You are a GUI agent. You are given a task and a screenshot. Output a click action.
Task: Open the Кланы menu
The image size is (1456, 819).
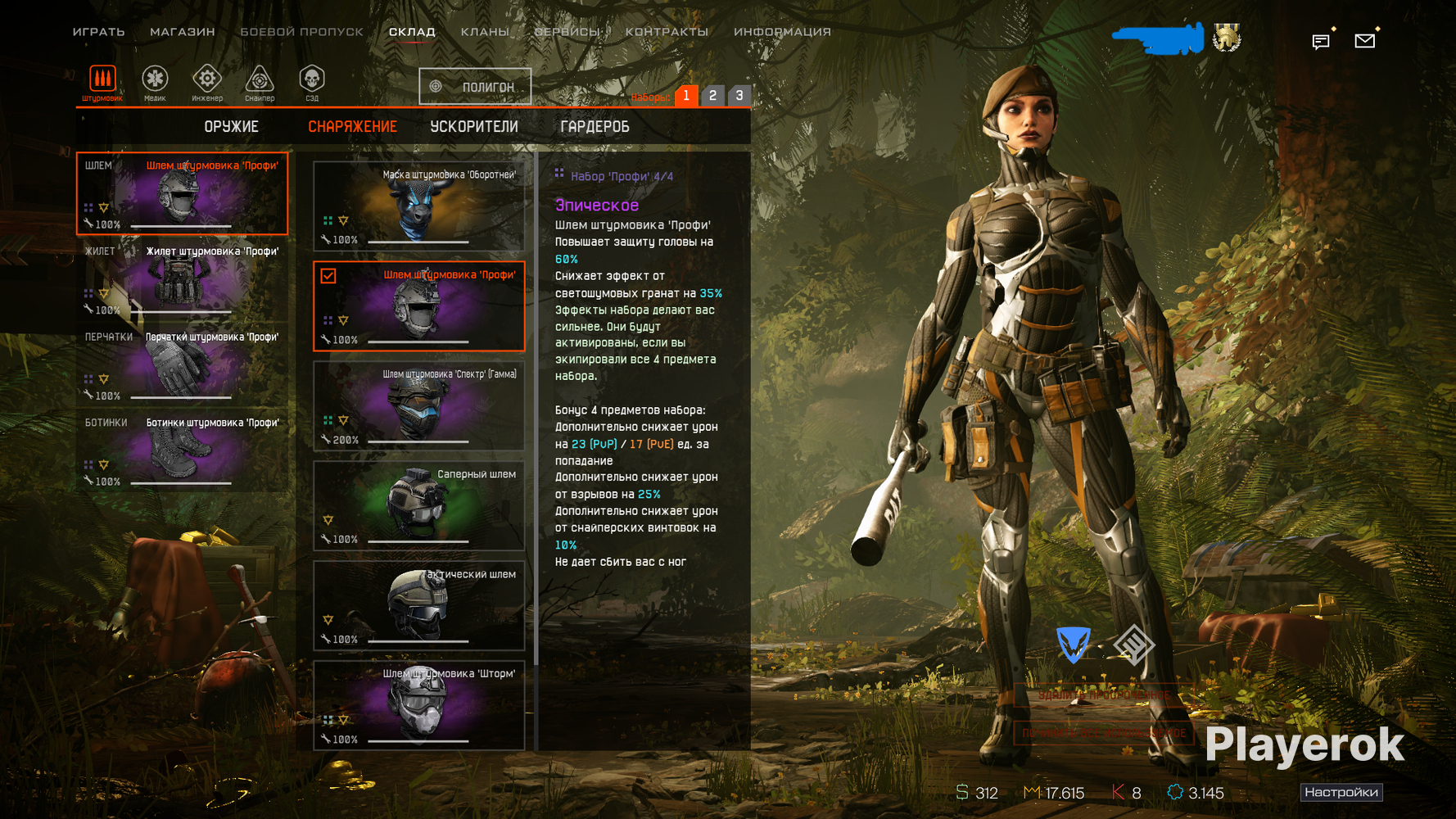click(x=484, y=32)
